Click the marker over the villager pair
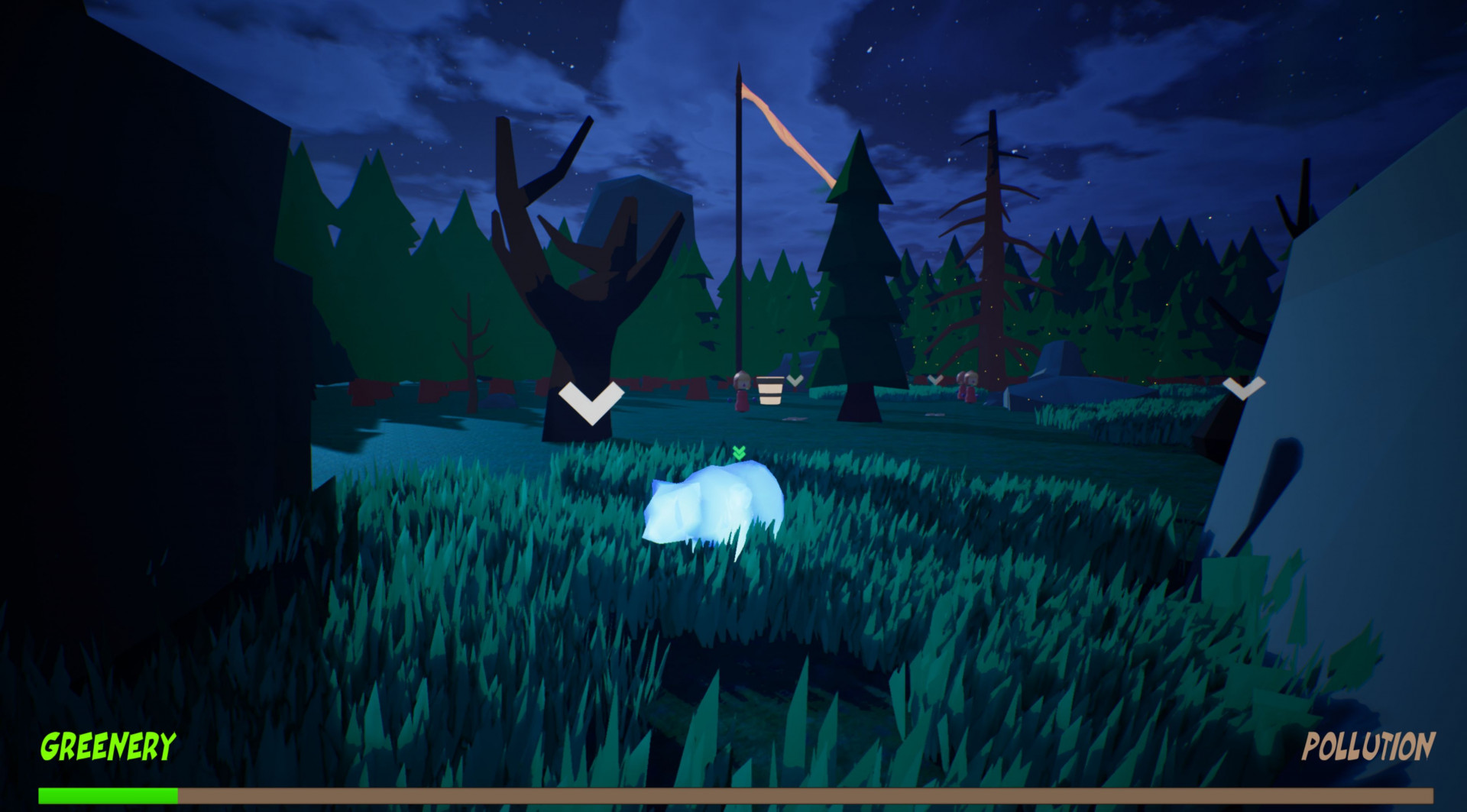The width and height of the screenshot is (1467, 812). coord(935,380)
